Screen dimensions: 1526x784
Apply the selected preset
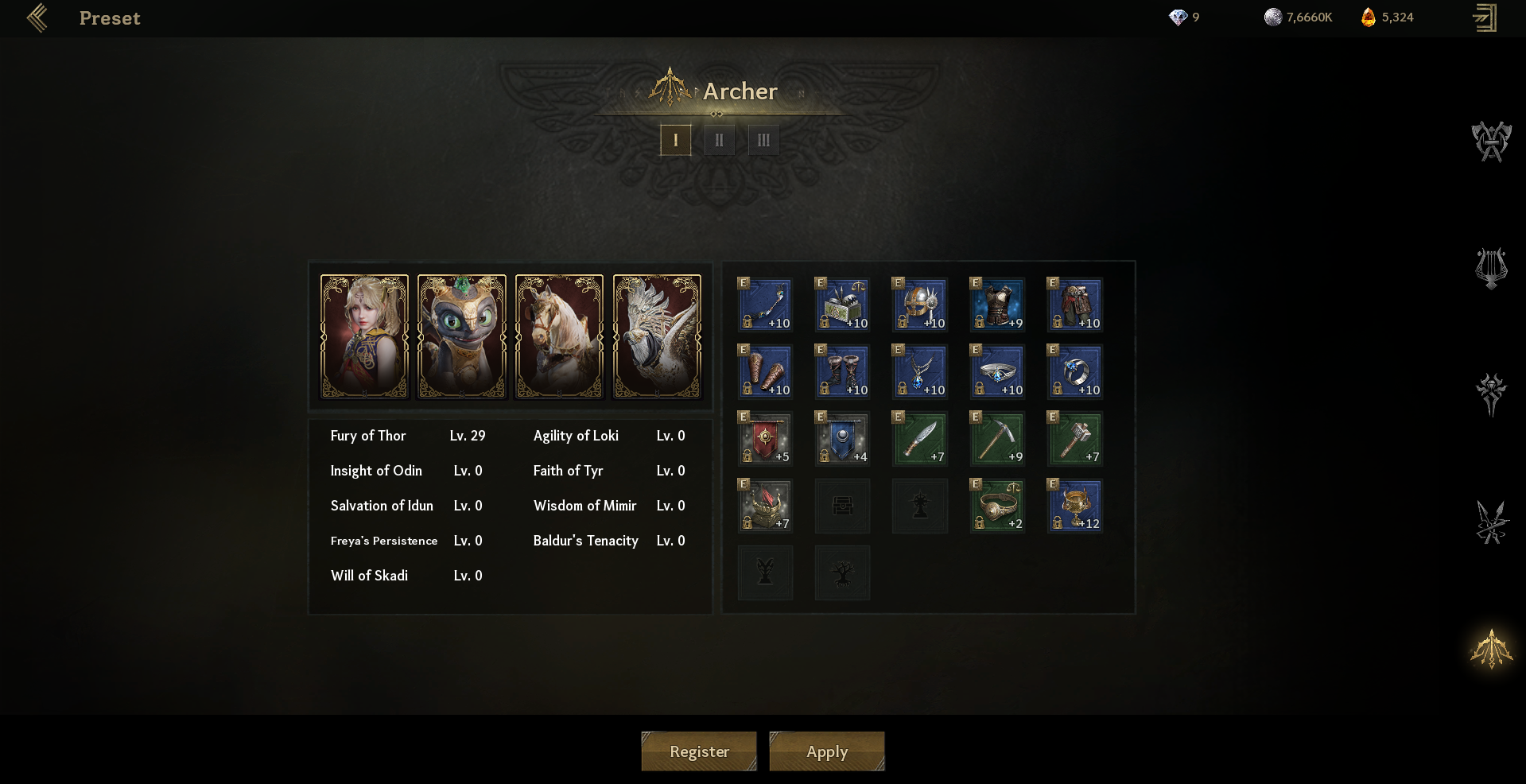[x=827, y=751]
